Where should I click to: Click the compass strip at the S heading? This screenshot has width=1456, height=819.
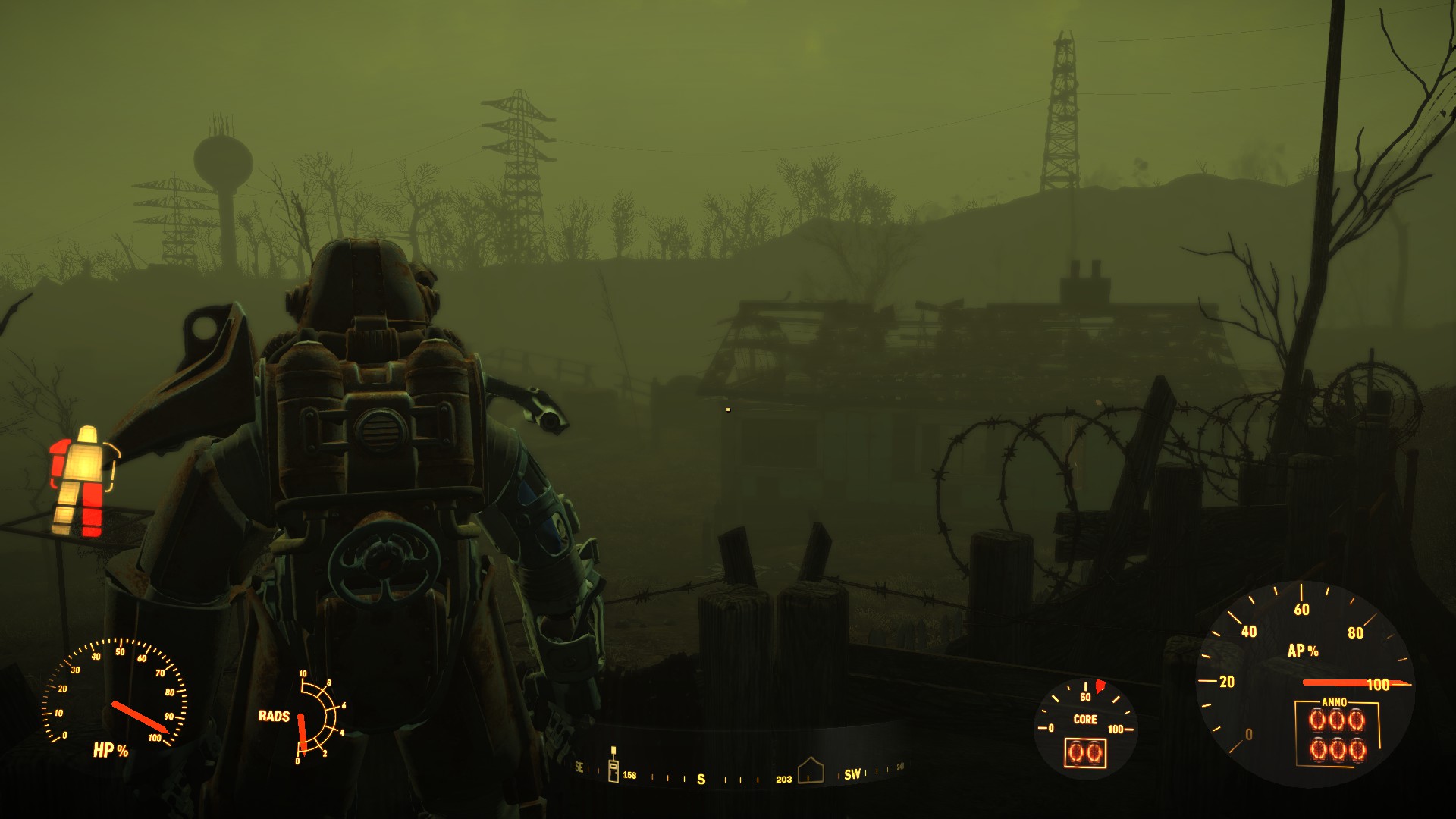click(x=701, y=779)
